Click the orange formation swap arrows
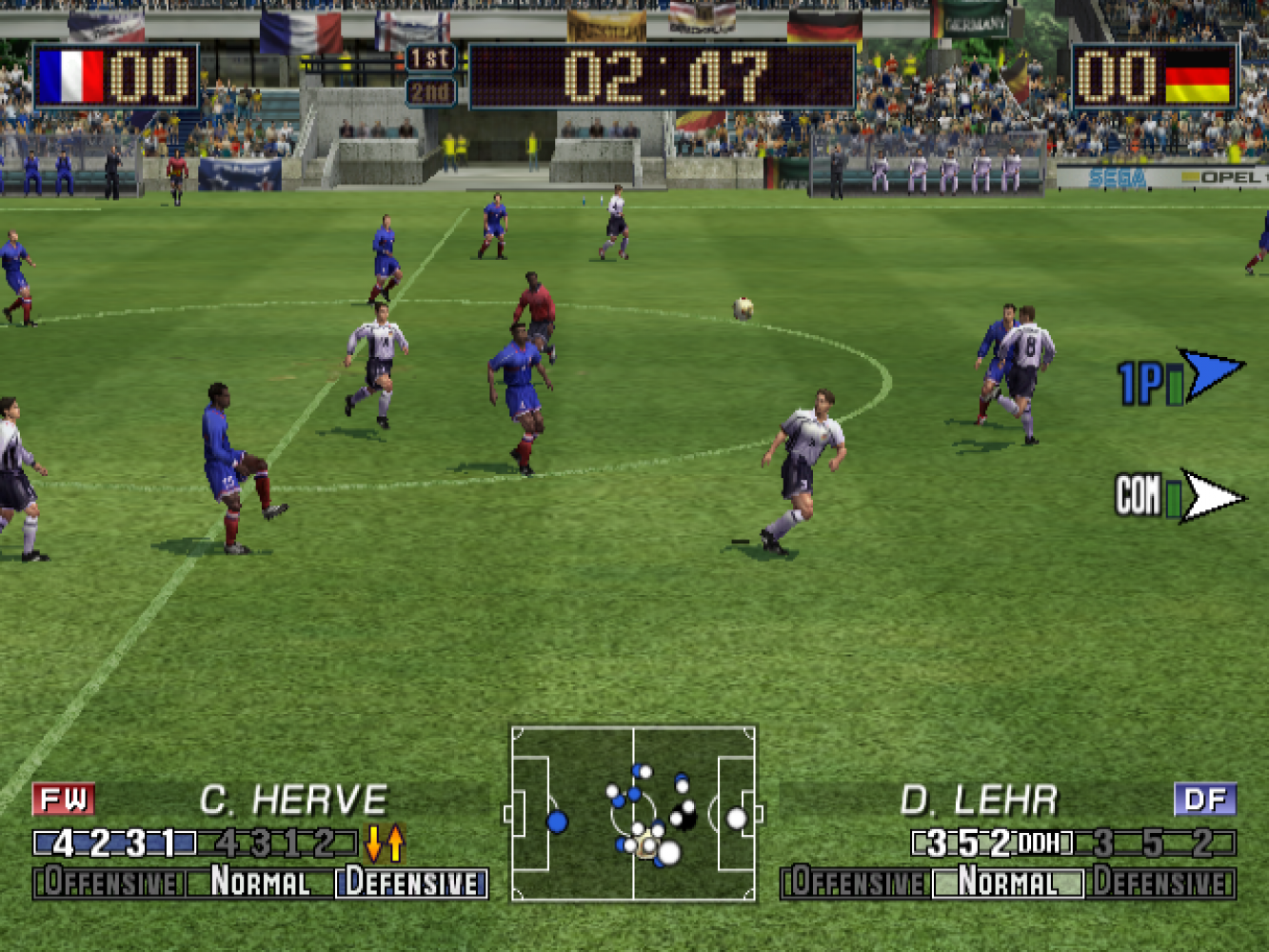Image resolution: width=1269 pixels, height=952 pixels. [385, 843]
